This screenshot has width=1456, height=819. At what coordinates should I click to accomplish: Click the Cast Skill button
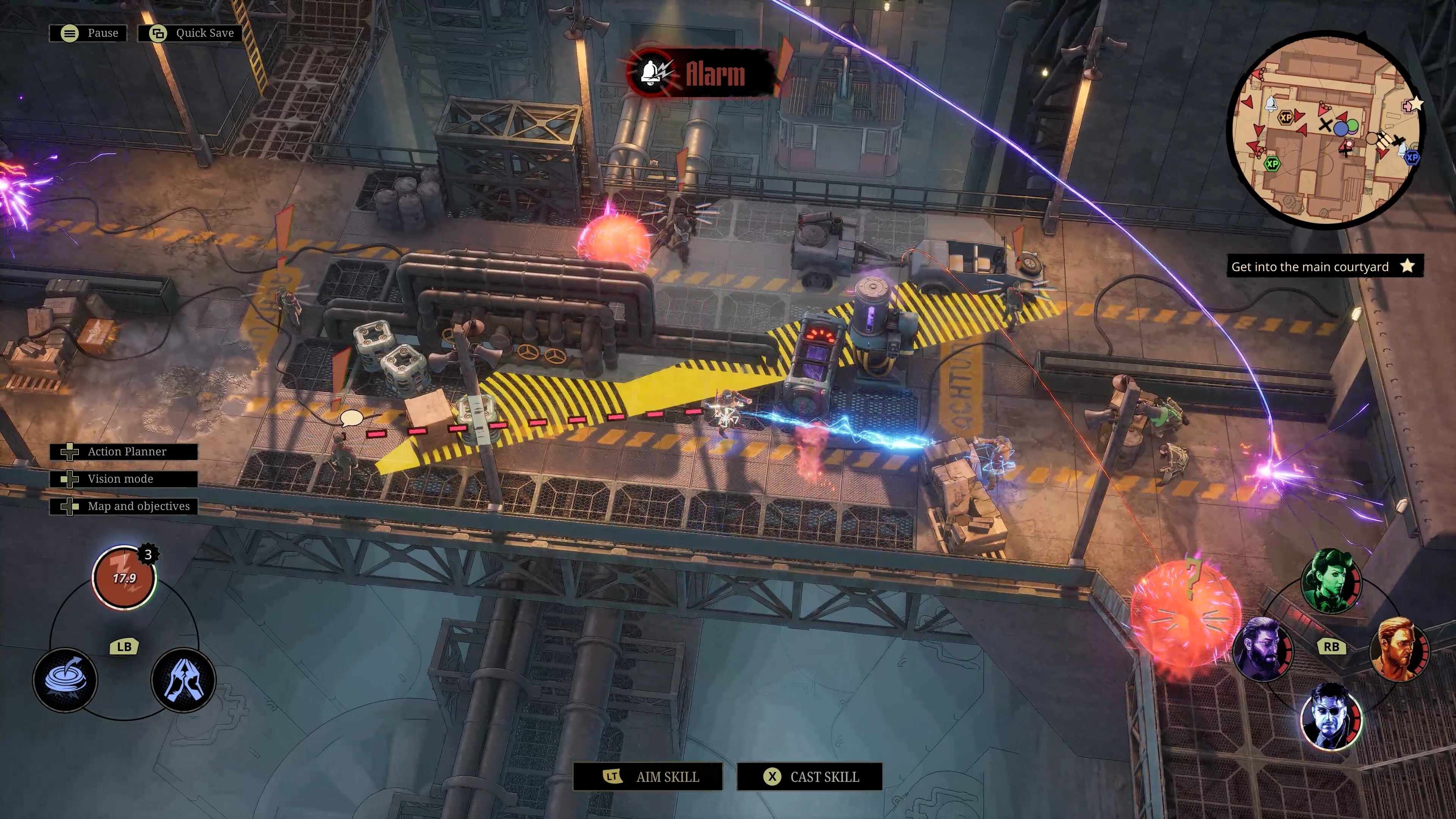point(810,777)
